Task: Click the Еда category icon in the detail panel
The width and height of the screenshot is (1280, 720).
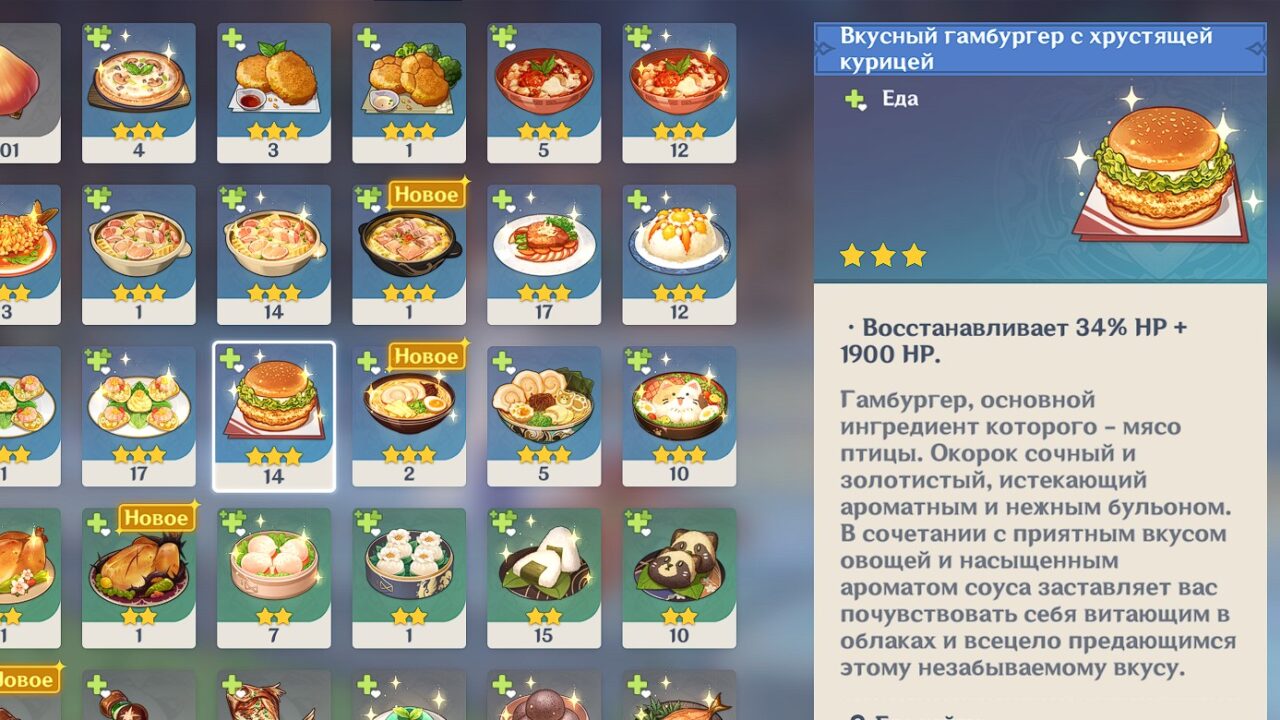Action: (x=852, y=99)
